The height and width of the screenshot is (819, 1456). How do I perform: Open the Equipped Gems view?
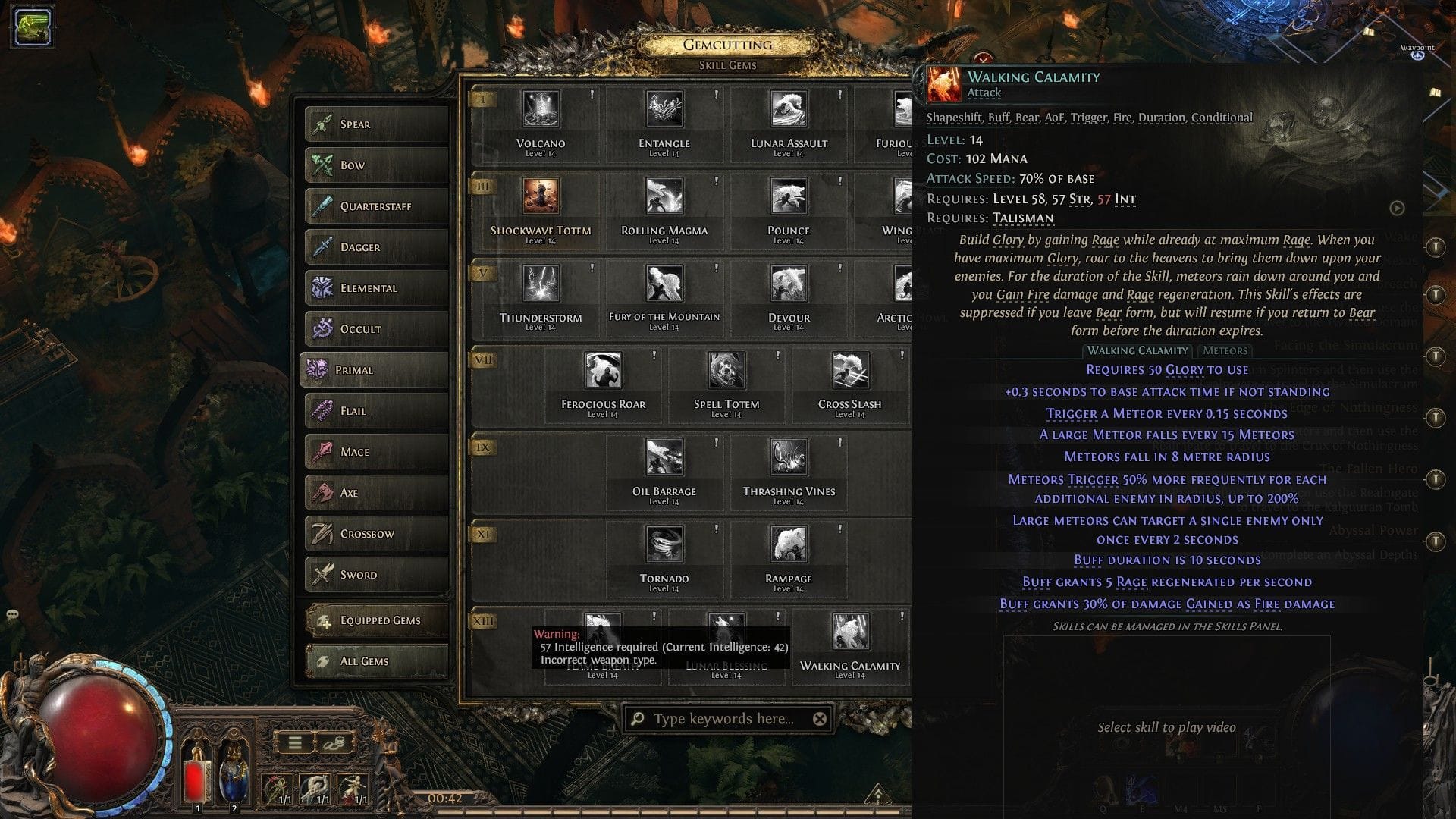tap(375, 620)
